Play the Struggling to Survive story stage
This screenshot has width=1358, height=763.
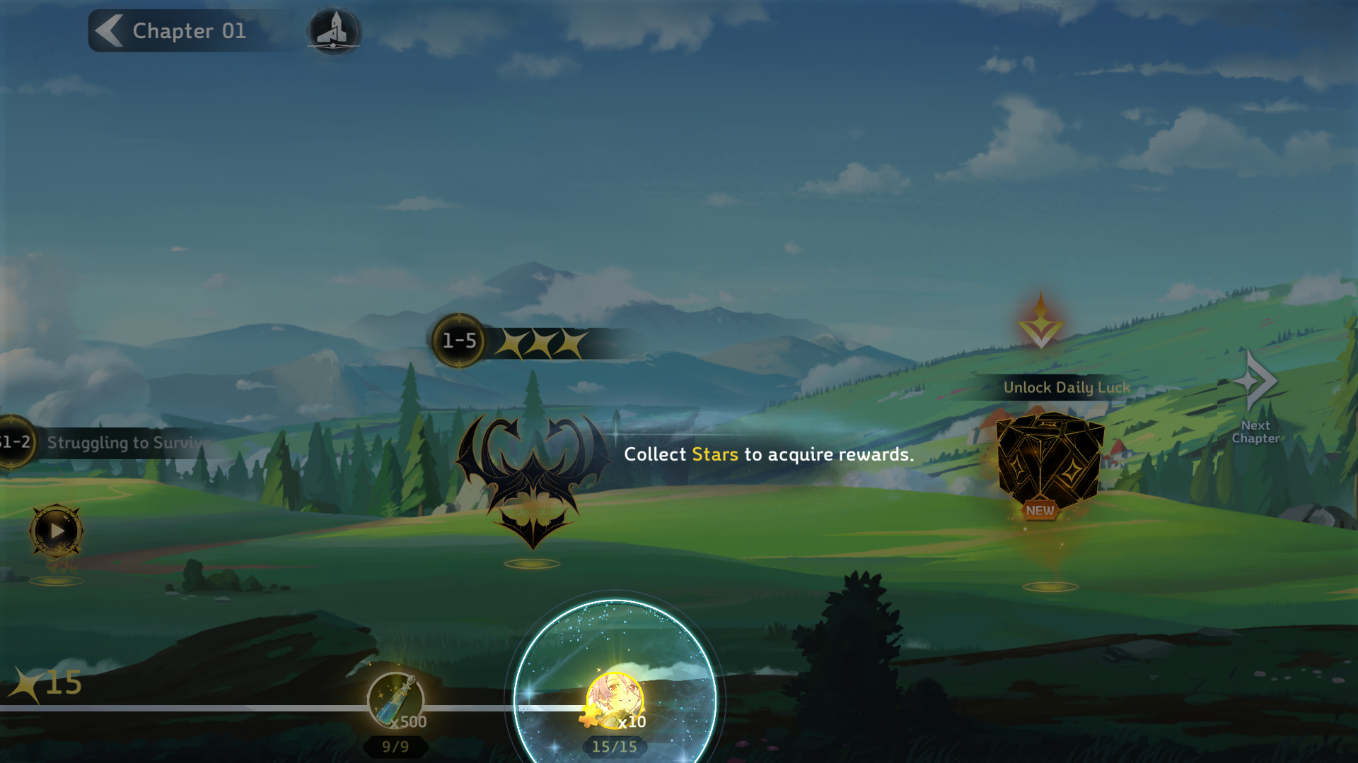(x=55, y=531)
